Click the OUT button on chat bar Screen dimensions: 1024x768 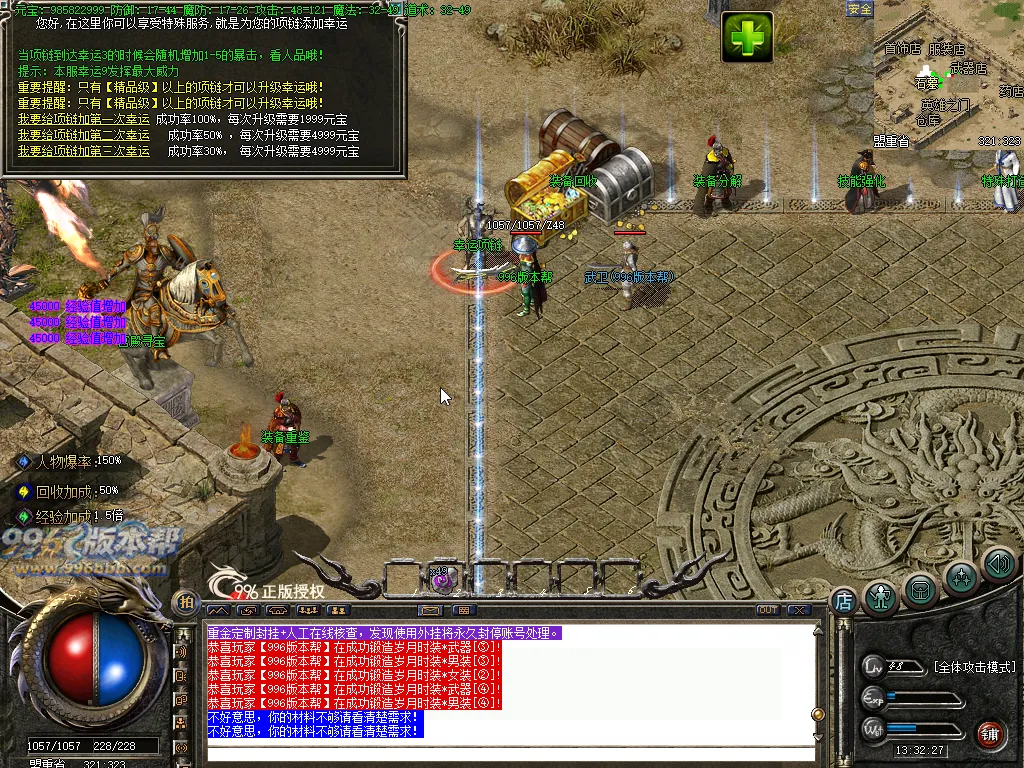[767, 610]
